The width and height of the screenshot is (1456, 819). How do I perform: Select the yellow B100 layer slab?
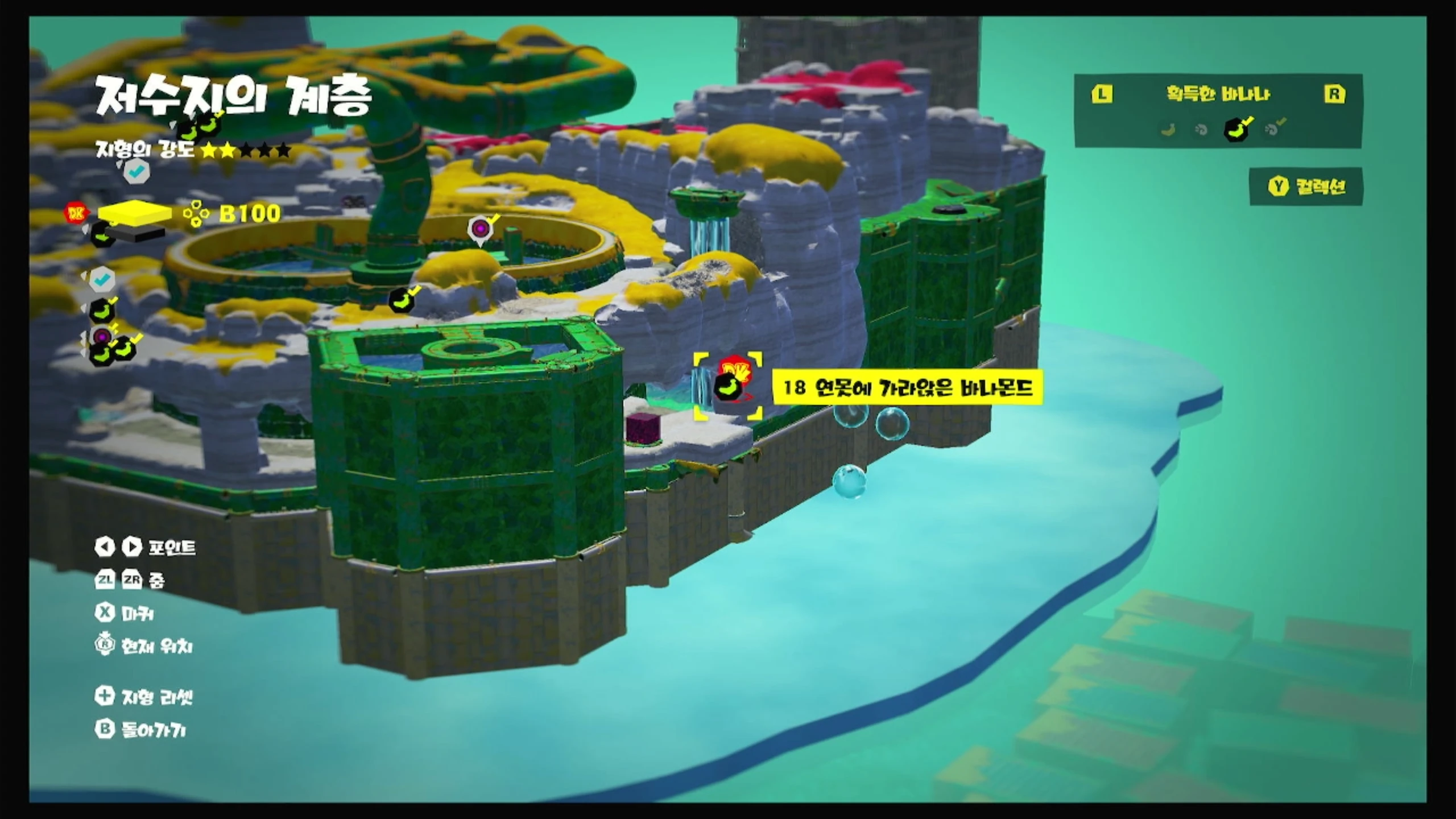(x=134, y=212)
